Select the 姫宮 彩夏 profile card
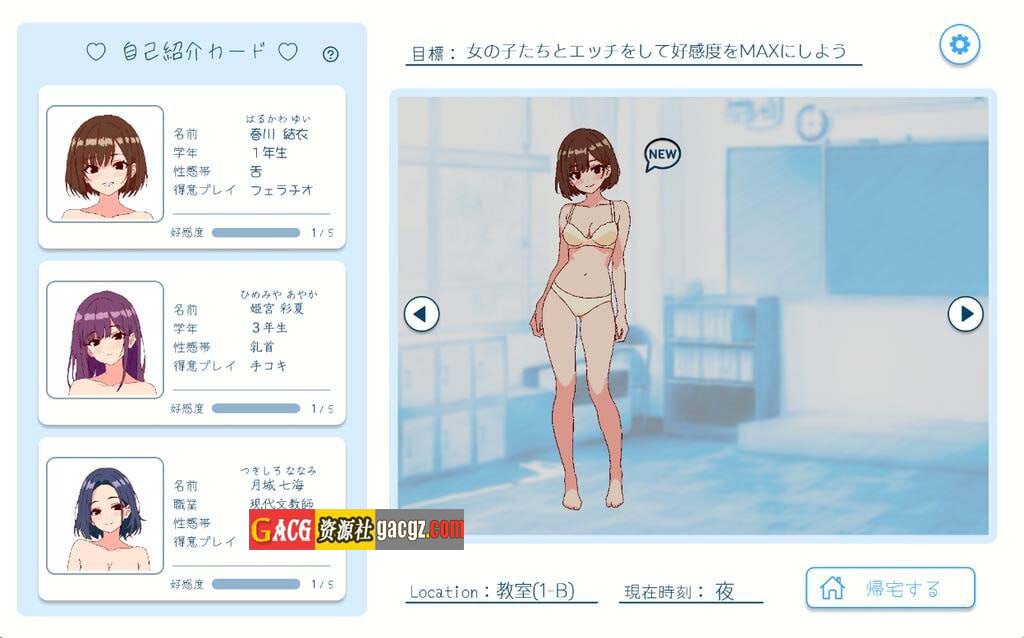The width and height of the screenshot is (1024, 638). 192,342
